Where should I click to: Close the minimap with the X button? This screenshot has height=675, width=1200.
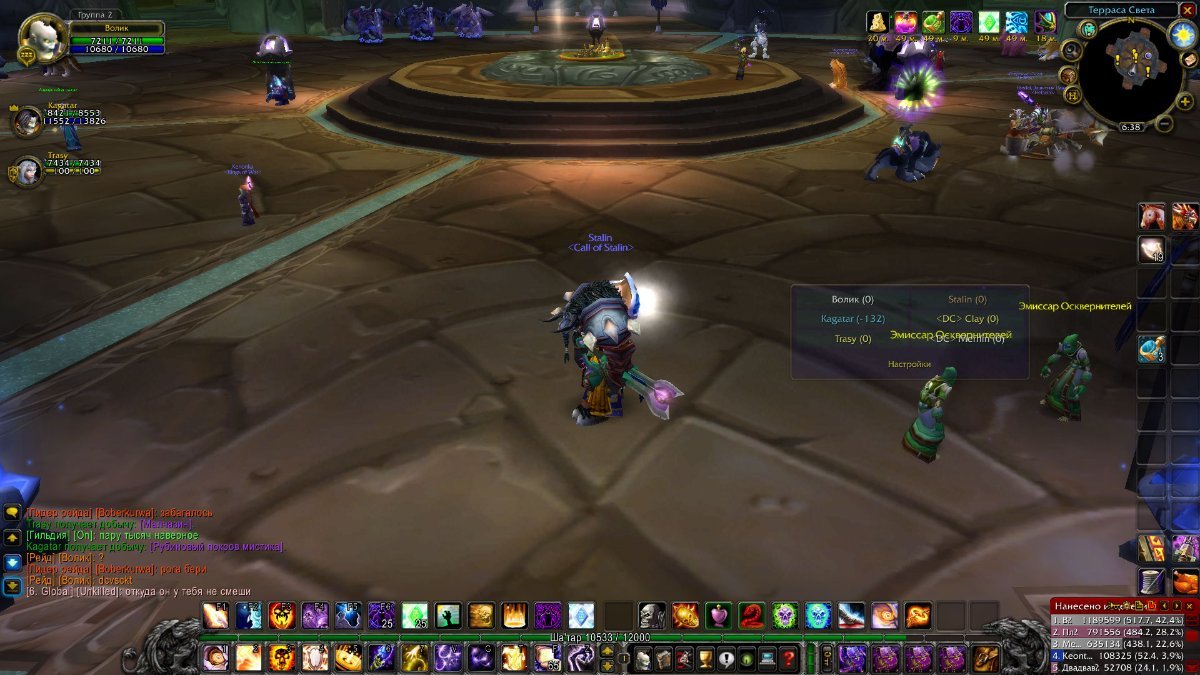[x=1187, y=10]
